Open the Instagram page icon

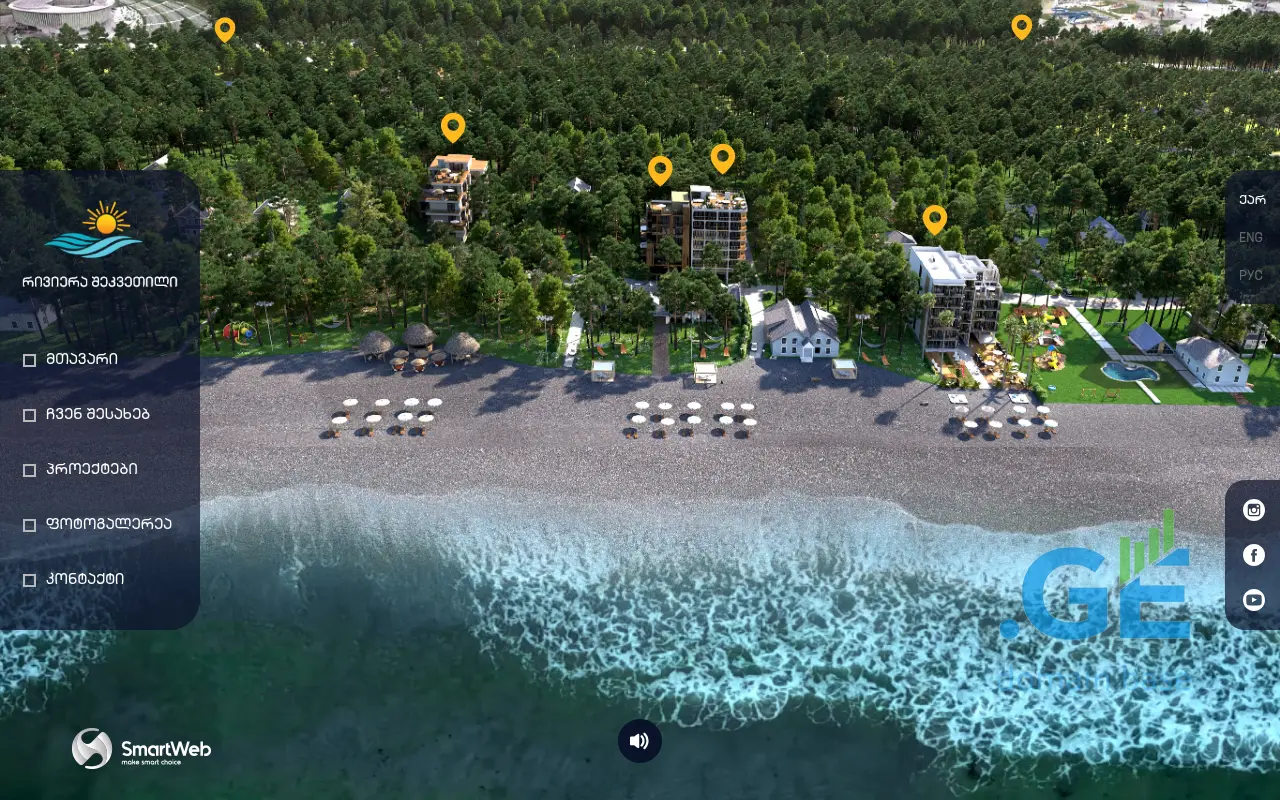point(1254,510)
